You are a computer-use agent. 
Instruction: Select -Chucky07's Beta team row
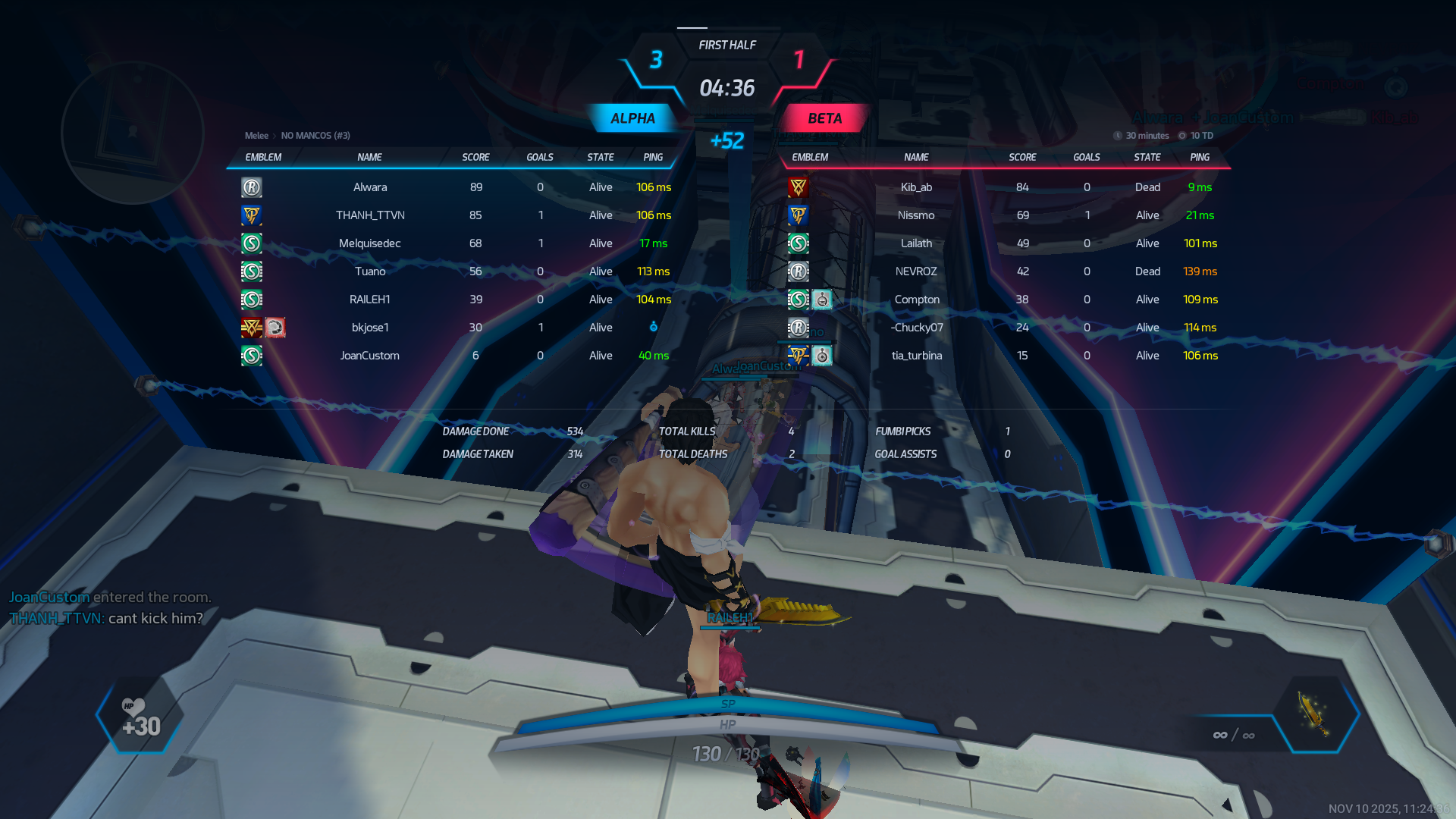click(917, 328)
